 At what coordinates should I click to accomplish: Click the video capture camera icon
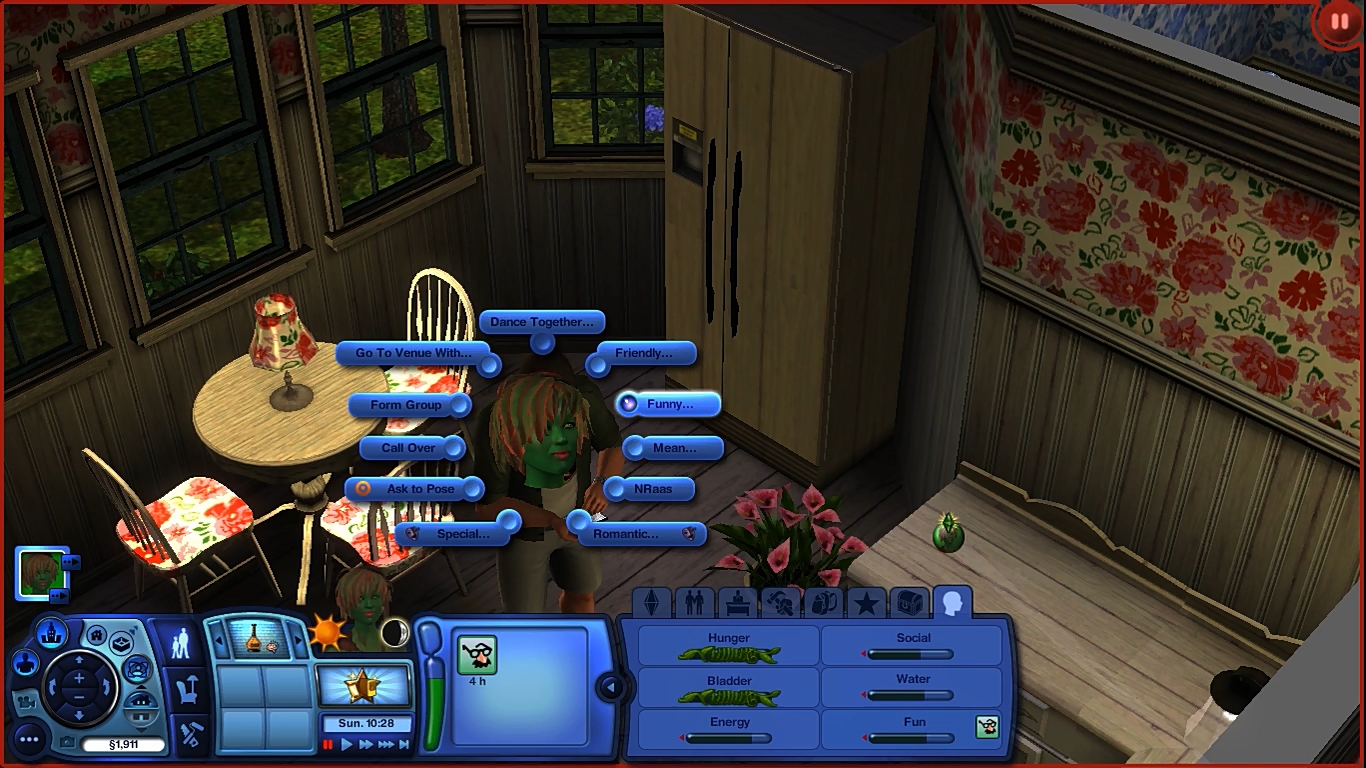click(x=26, y=703)
